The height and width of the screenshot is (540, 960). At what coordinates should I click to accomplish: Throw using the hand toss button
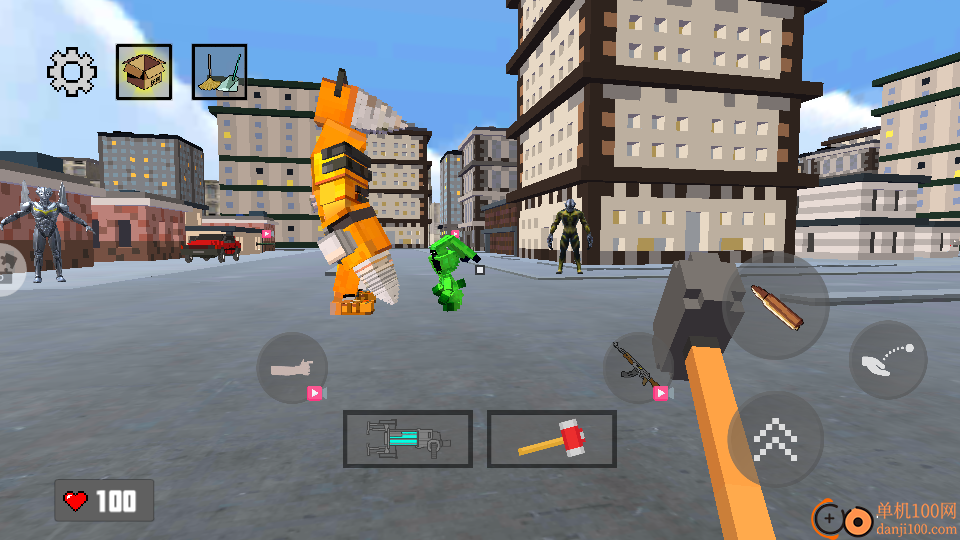pos(889,360)
